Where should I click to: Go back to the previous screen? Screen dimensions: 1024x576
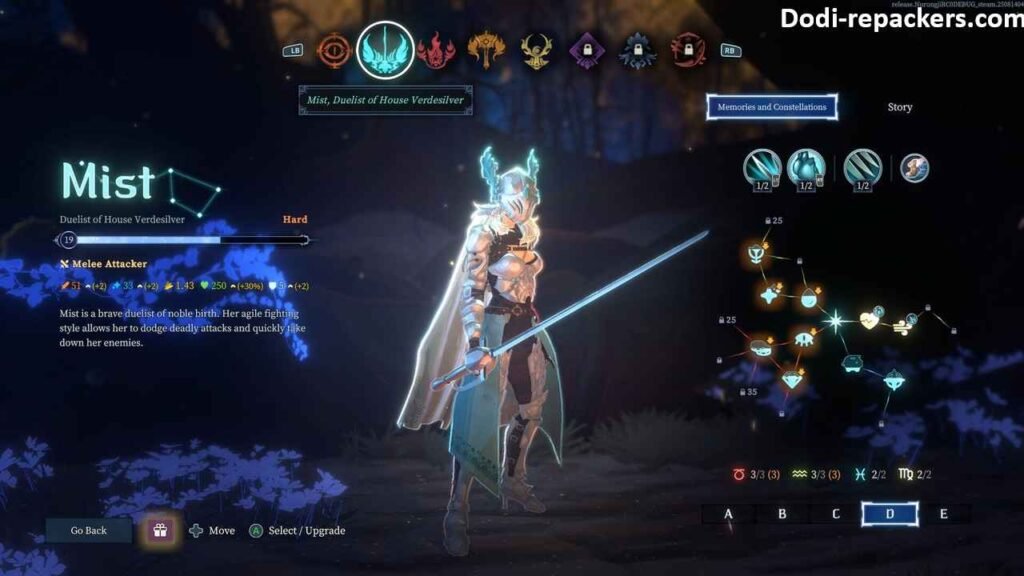88,530
